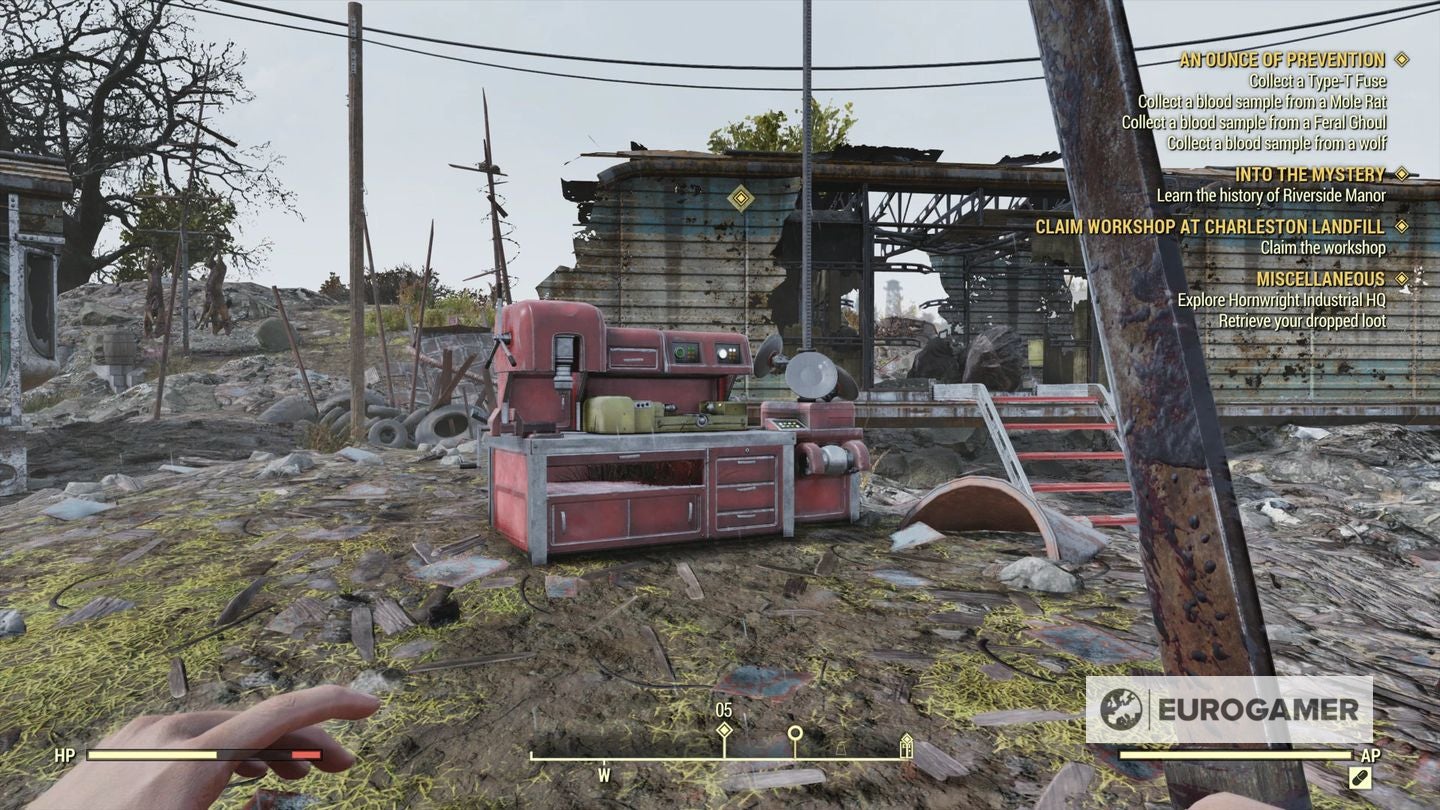The width and height of the screenshot is (1440, 810).
Task: Click the quest marker floating above the workbench
Action: pos(741,200)
